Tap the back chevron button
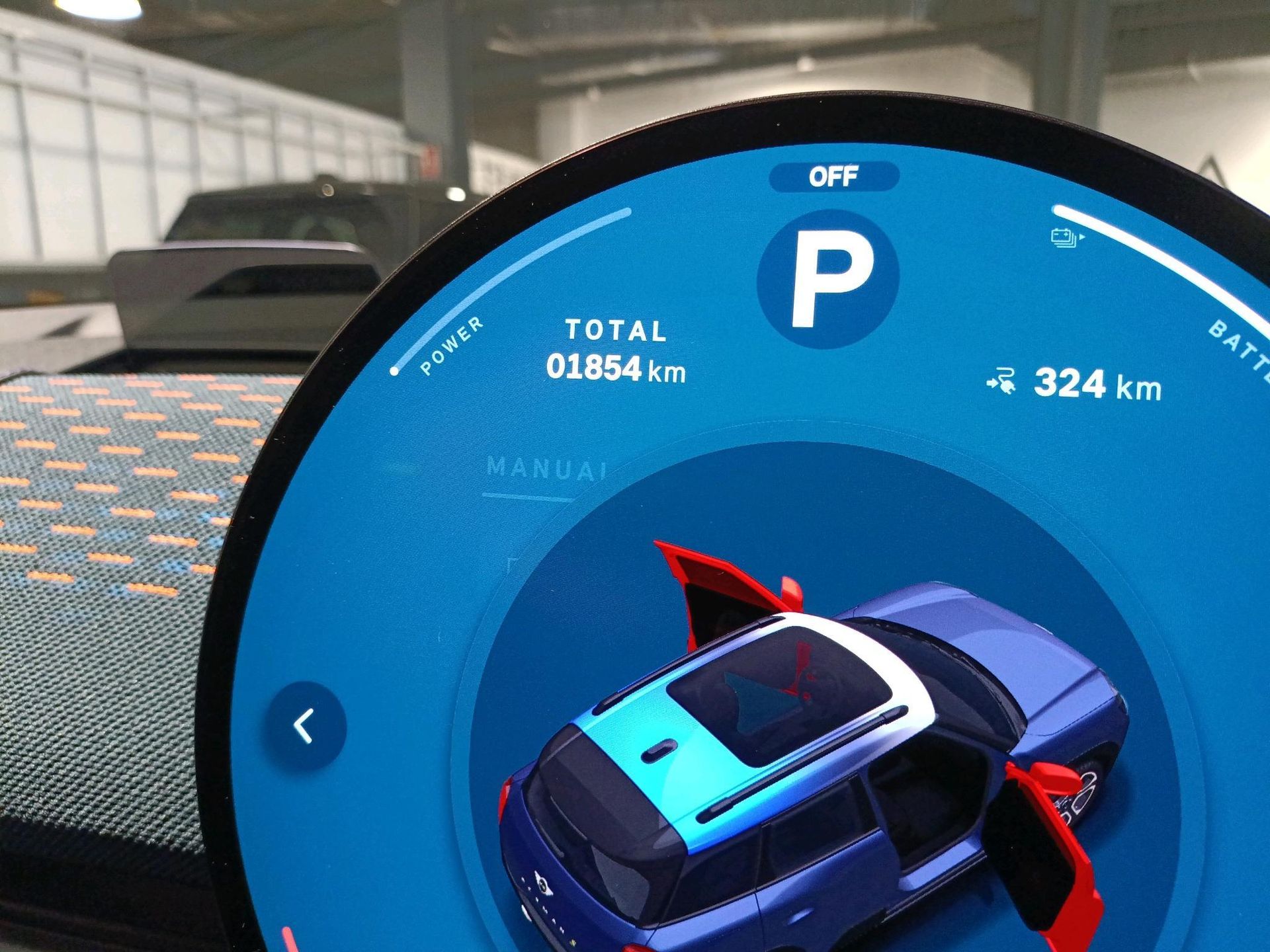The height and width of the screenshot is (952, 1270). pos(306,726)
